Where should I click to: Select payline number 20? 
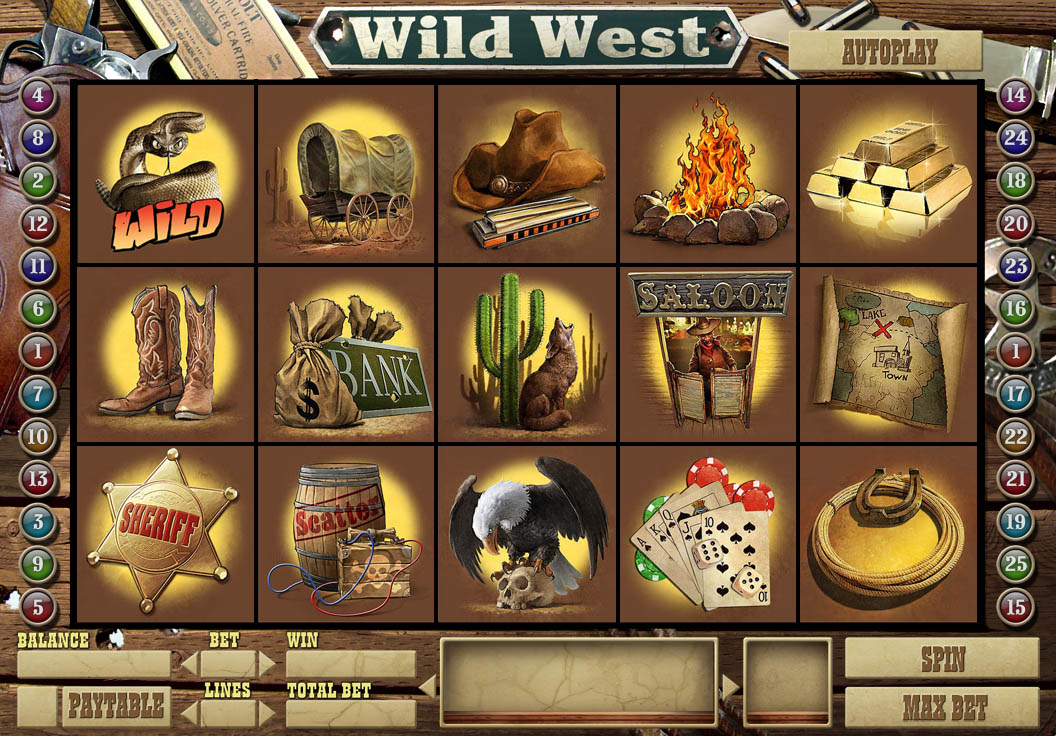coord(1016,223)
